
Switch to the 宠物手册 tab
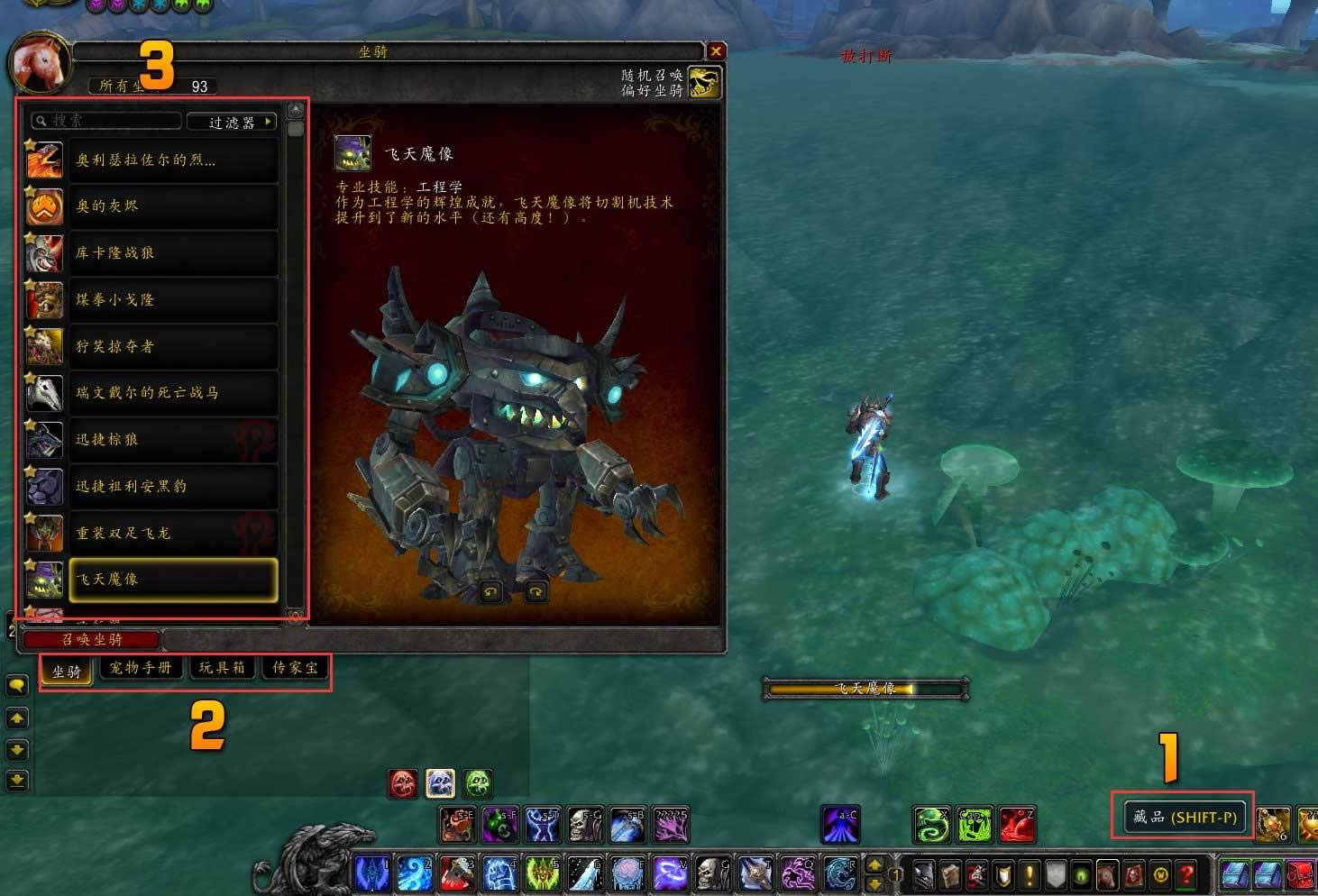(x=141, y=668)
